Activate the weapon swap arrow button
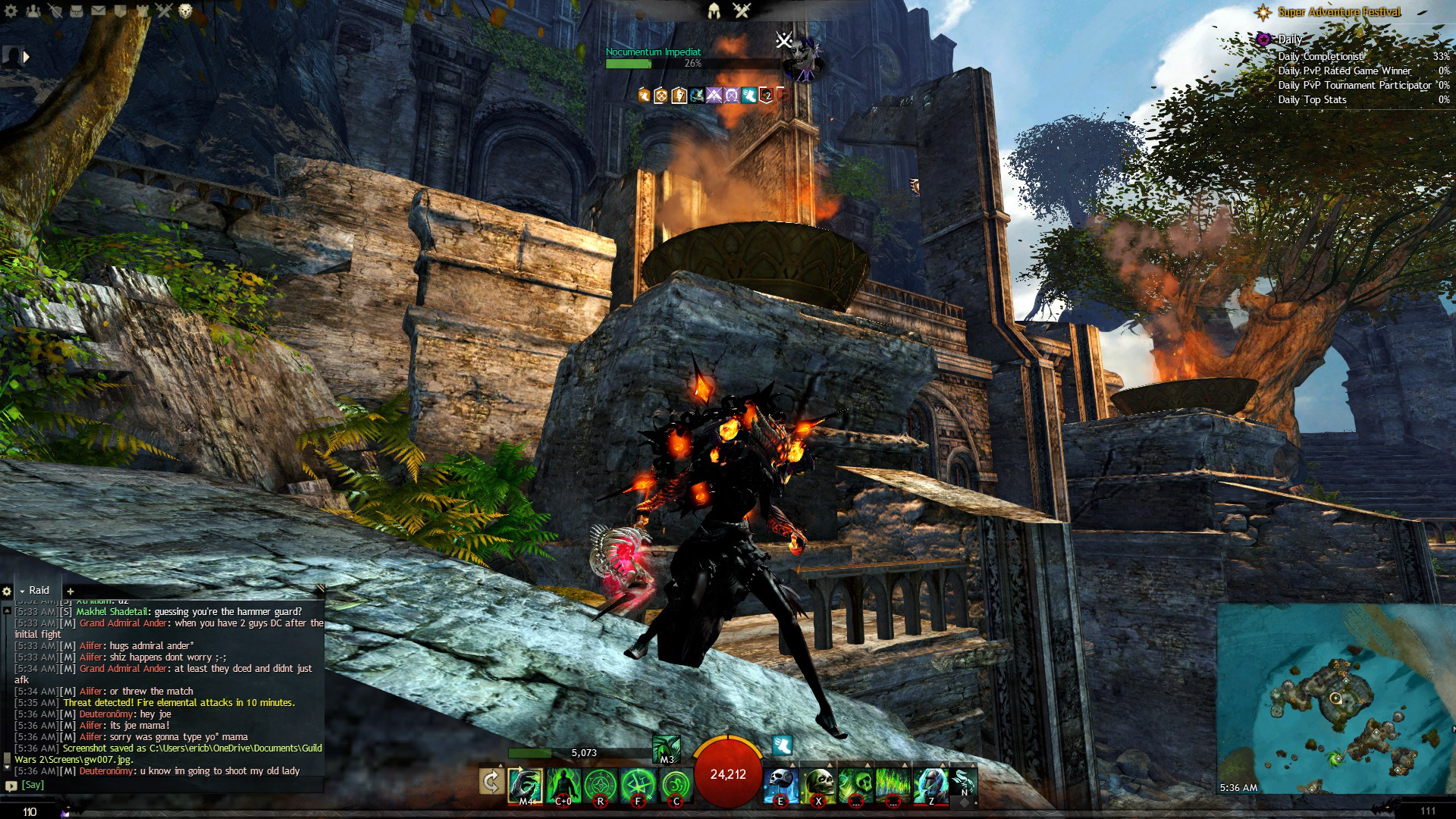 491,781
